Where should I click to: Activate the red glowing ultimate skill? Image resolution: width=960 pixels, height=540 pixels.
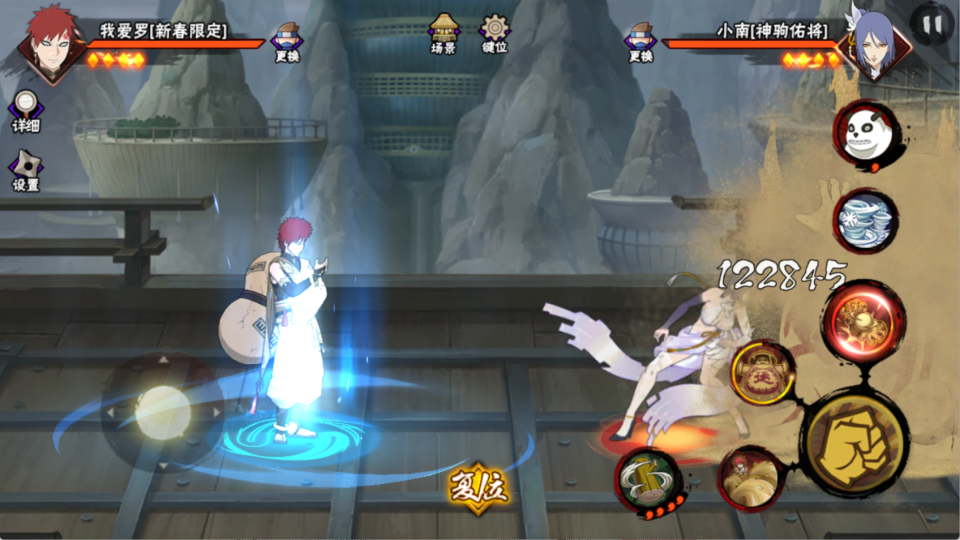864,320
